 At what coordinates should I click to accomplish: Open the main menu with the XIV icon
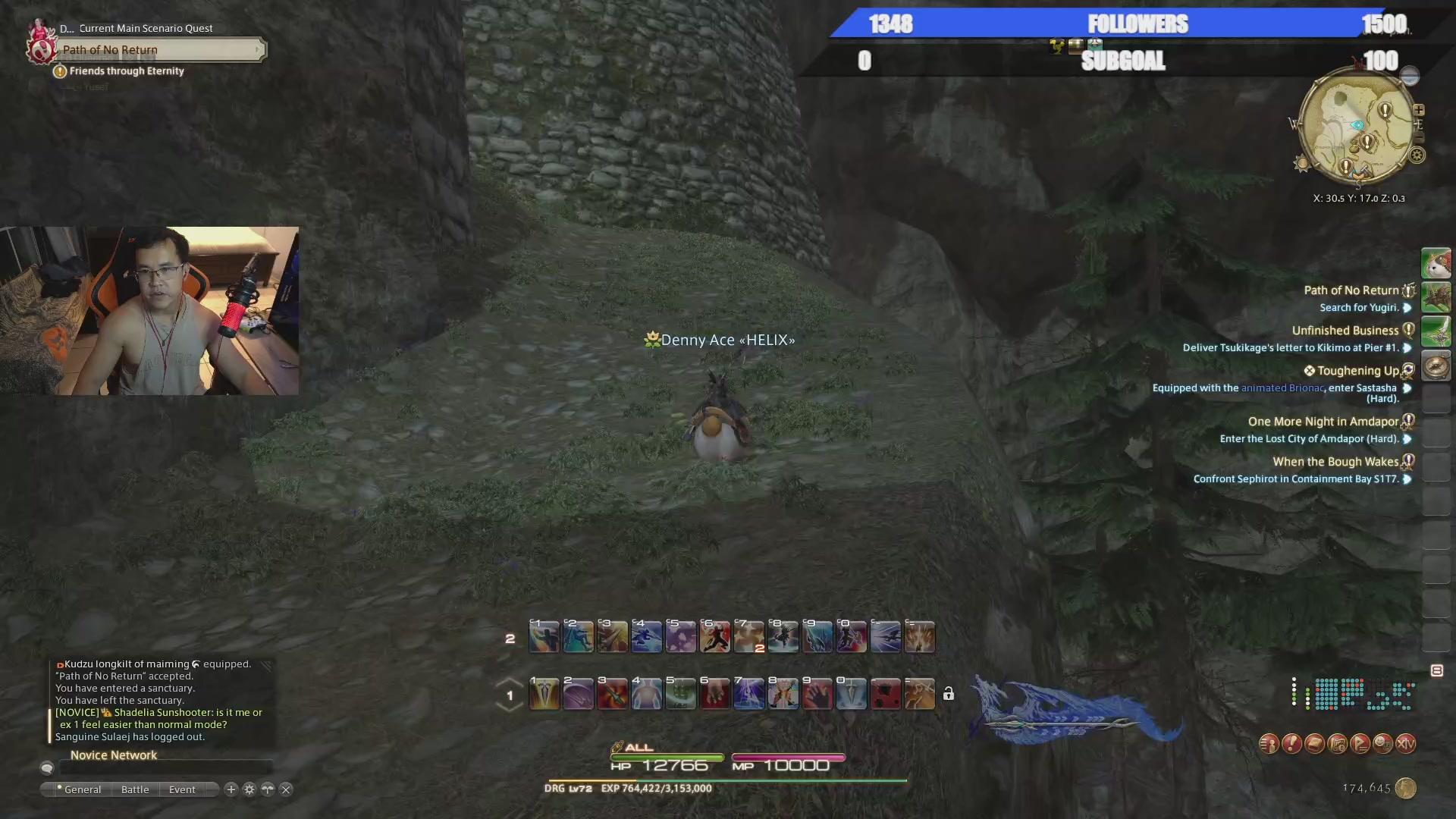pos(1405,744)
